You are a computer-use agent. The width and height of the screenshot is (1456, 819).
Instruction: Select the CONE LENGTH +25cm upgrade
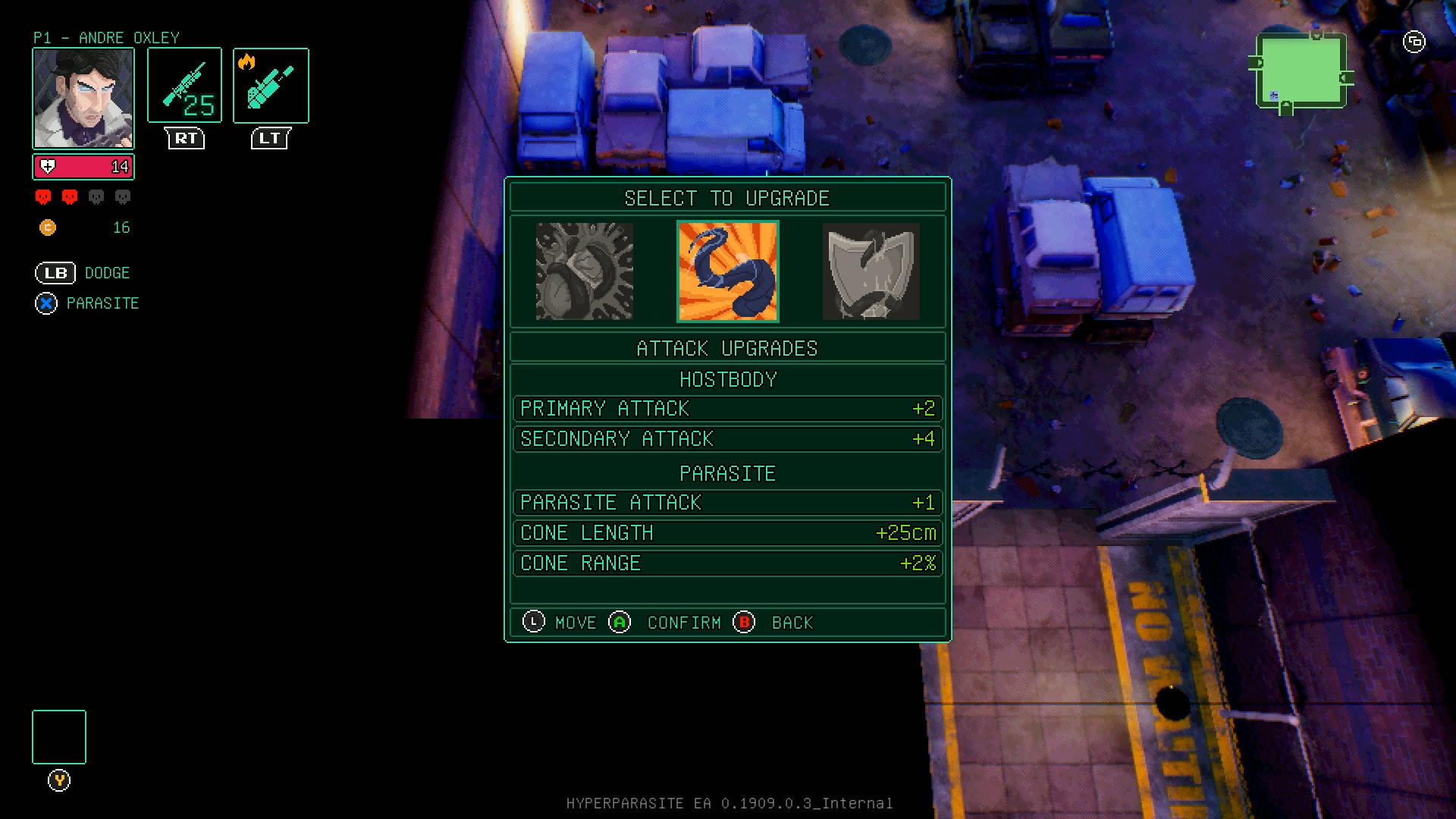click(726, 533)
